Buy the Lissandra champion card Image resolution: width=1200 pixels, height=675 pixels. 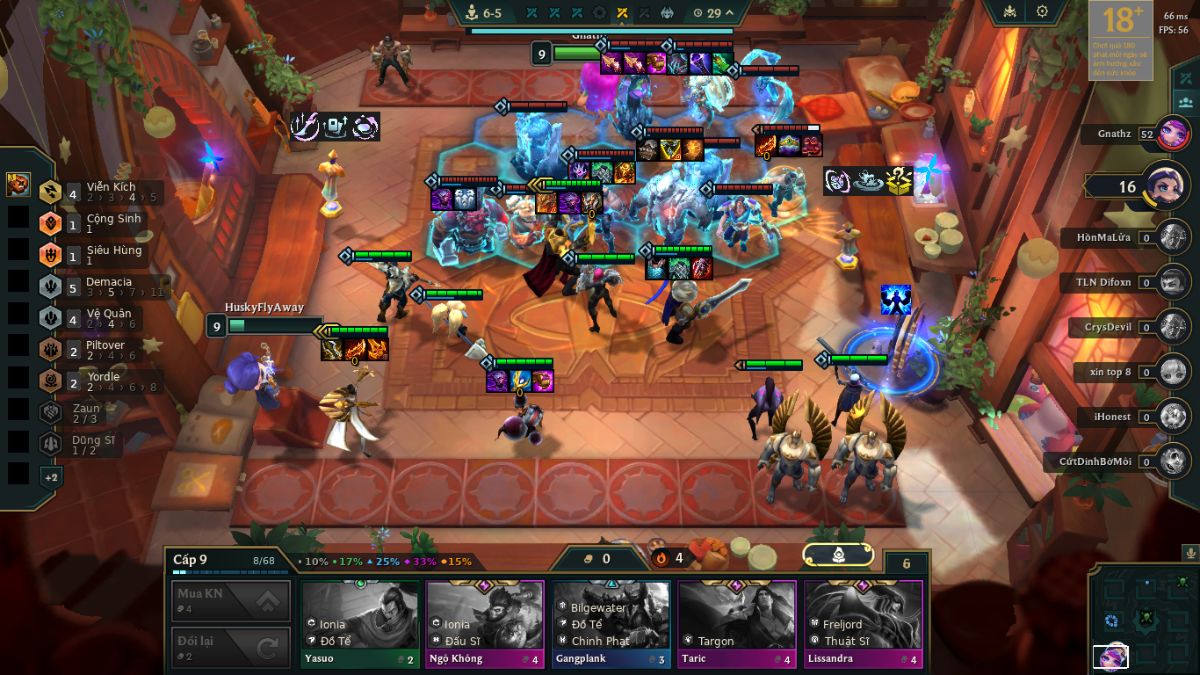(x=863, y=622)
